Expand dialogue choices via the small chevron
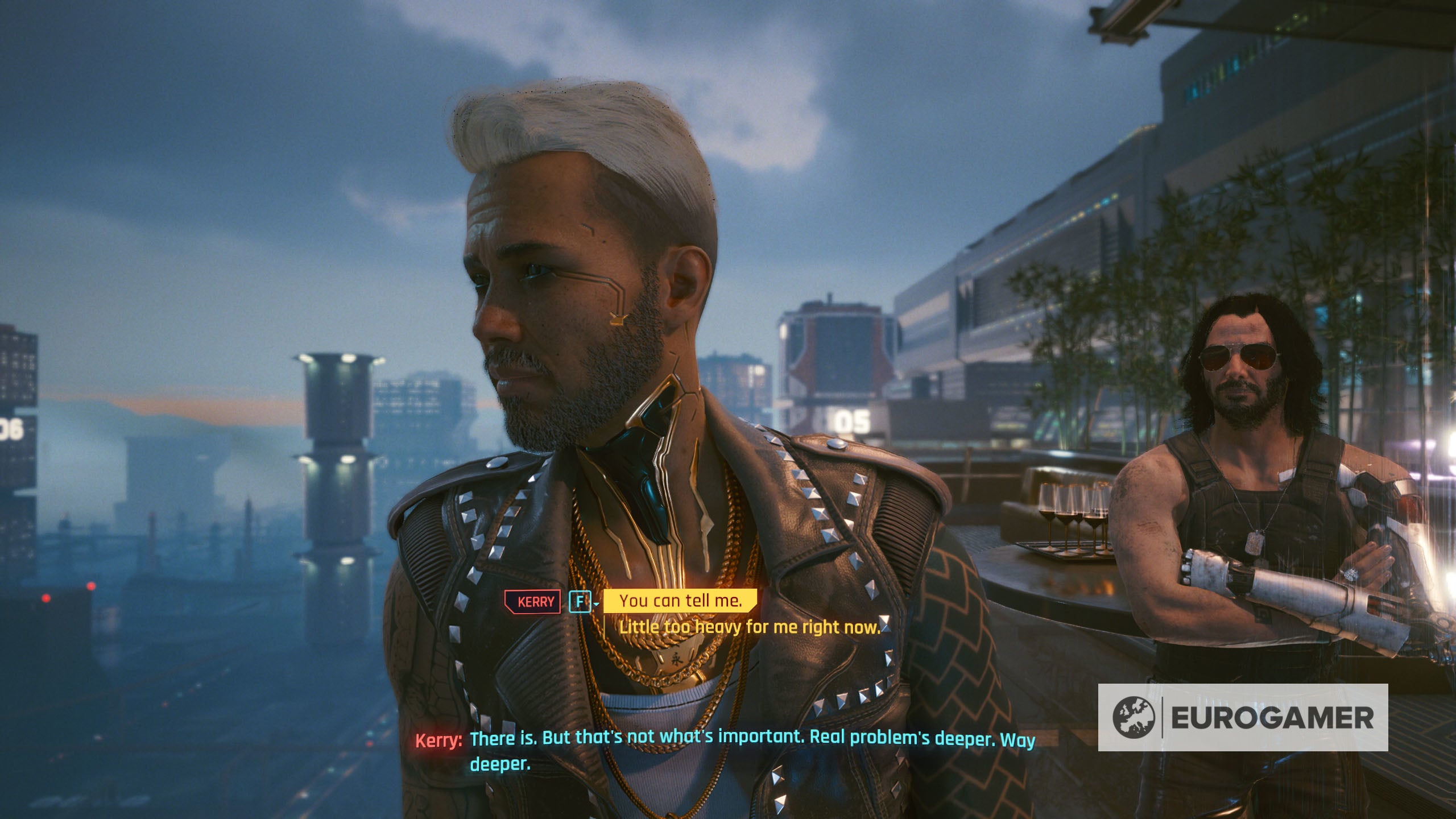The height and width of the screenshot is (819, 1456). pos(596,604)
